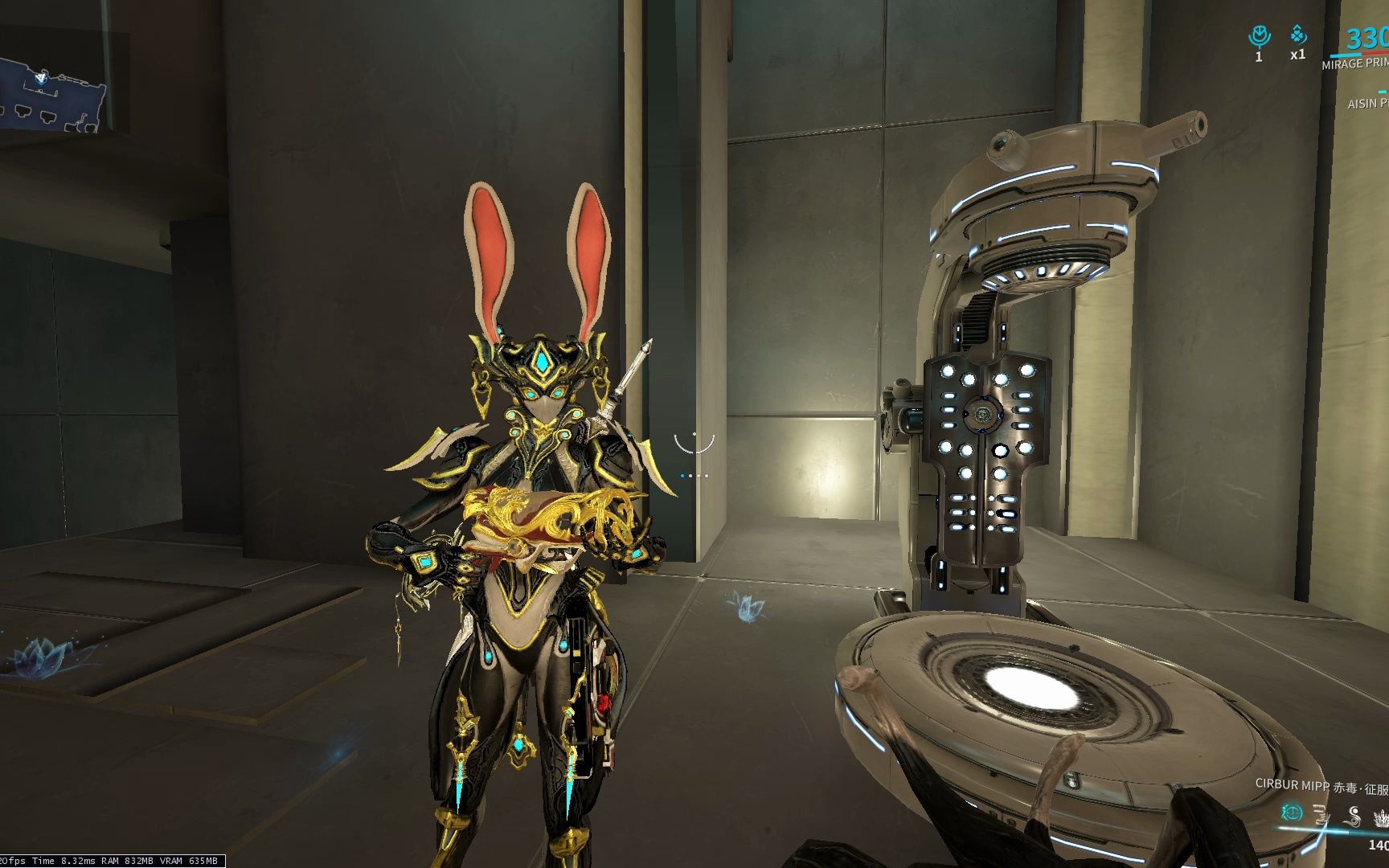Viewport: 1389px width, 868px height.
Task: Cast the crystal cluster ability
Action: pos(1382,817)
